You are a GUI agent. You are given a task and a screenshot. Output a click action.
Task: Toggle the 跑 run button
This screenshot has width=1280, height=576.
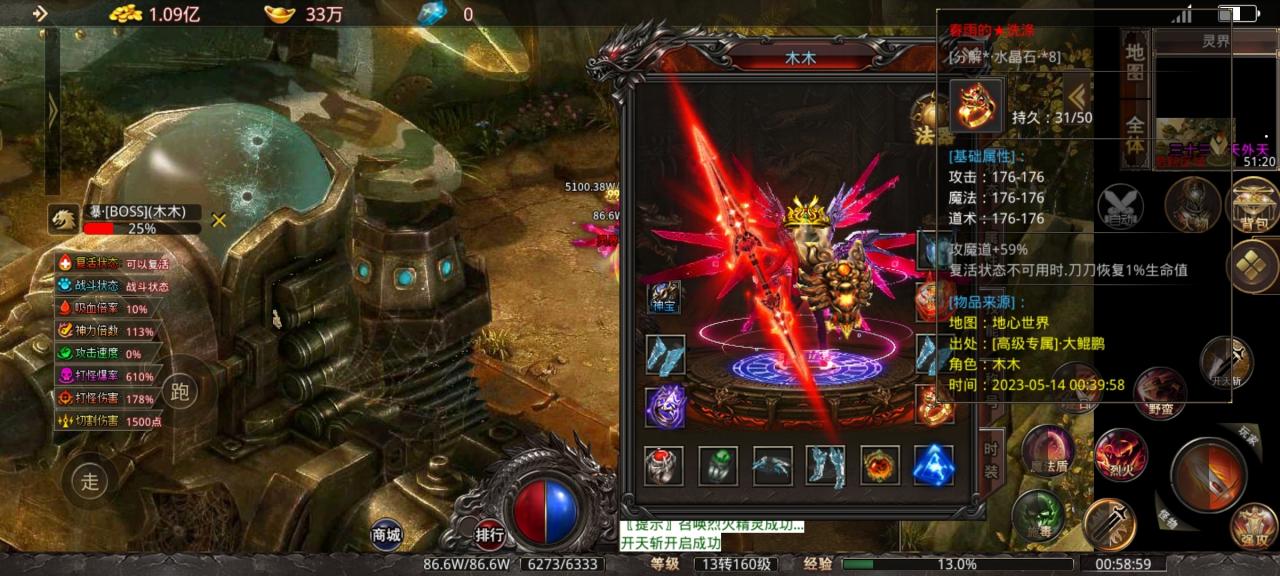pos(180,391)
